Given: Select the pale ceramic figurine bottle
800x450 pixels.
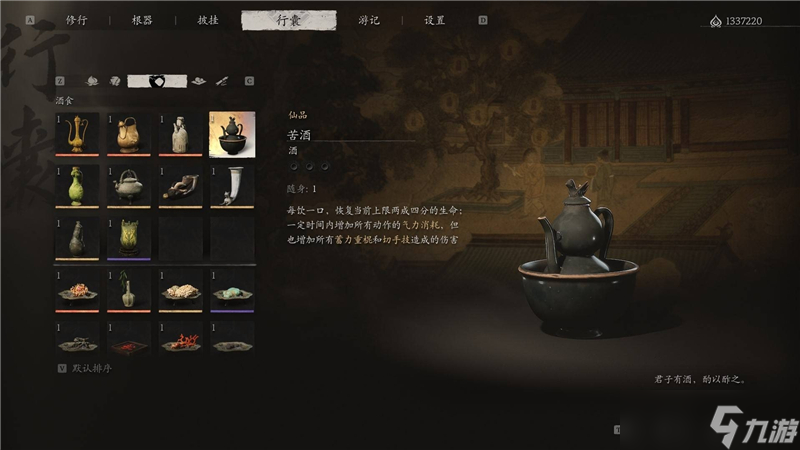Looking at the screenshot, I should [180, 133].
